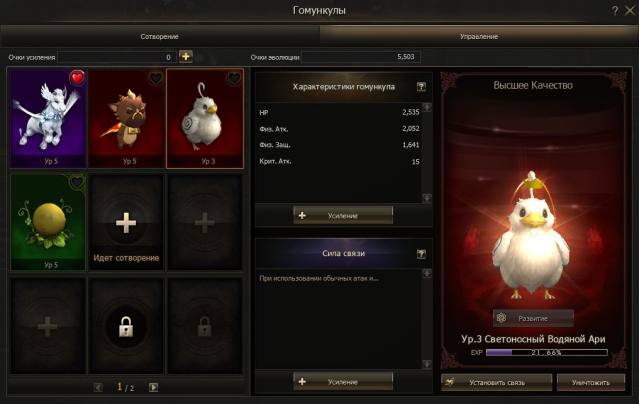This screenshot has width=639, height=404.
Task: Select the white winged unicorn homunculus card
Action: pos(47,118)
